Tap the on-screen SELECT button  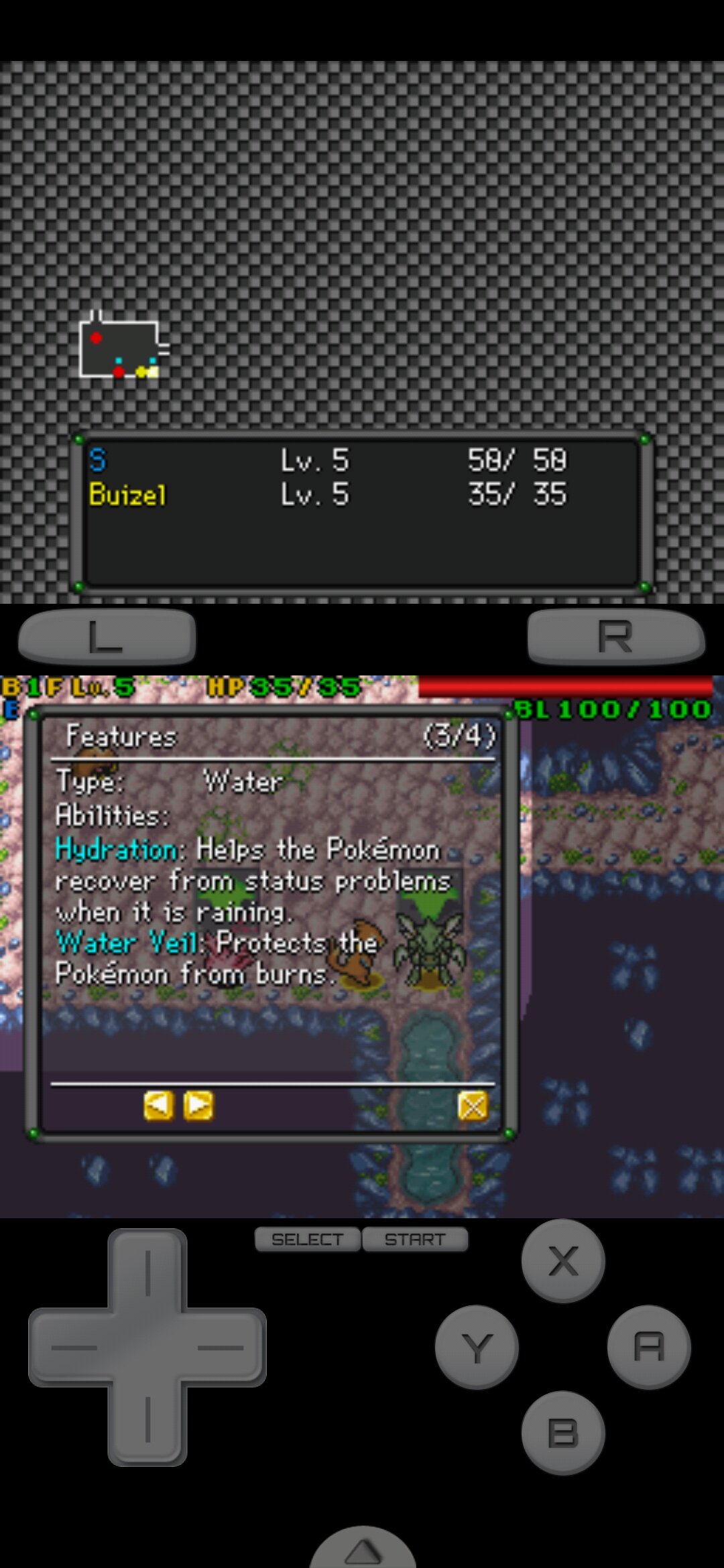coord(308,1240)
